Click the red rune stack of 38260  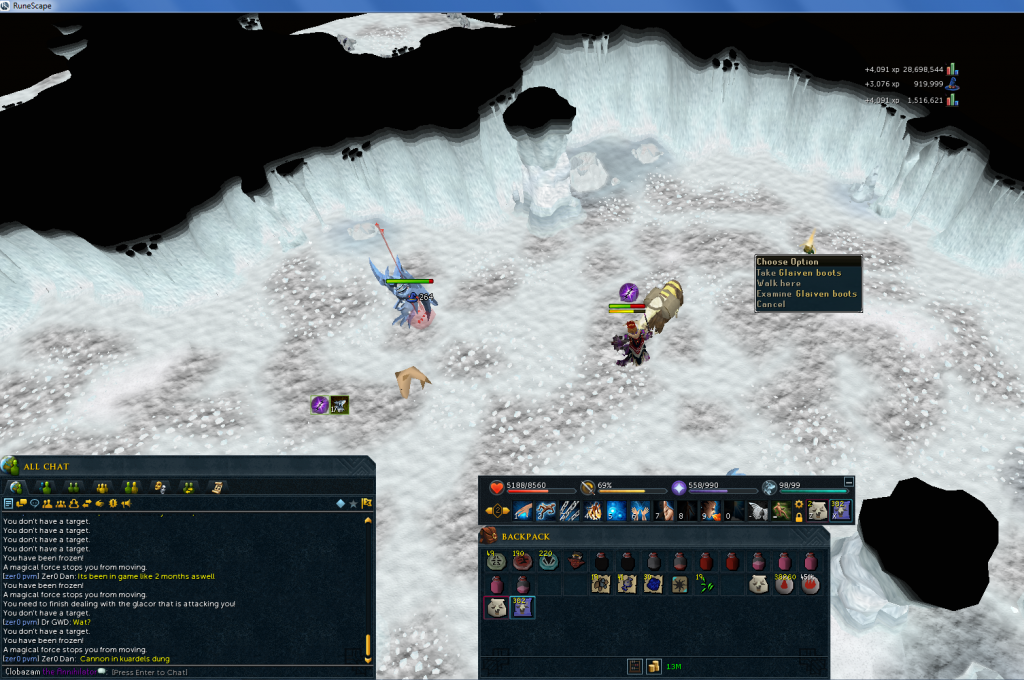(784, 584)
